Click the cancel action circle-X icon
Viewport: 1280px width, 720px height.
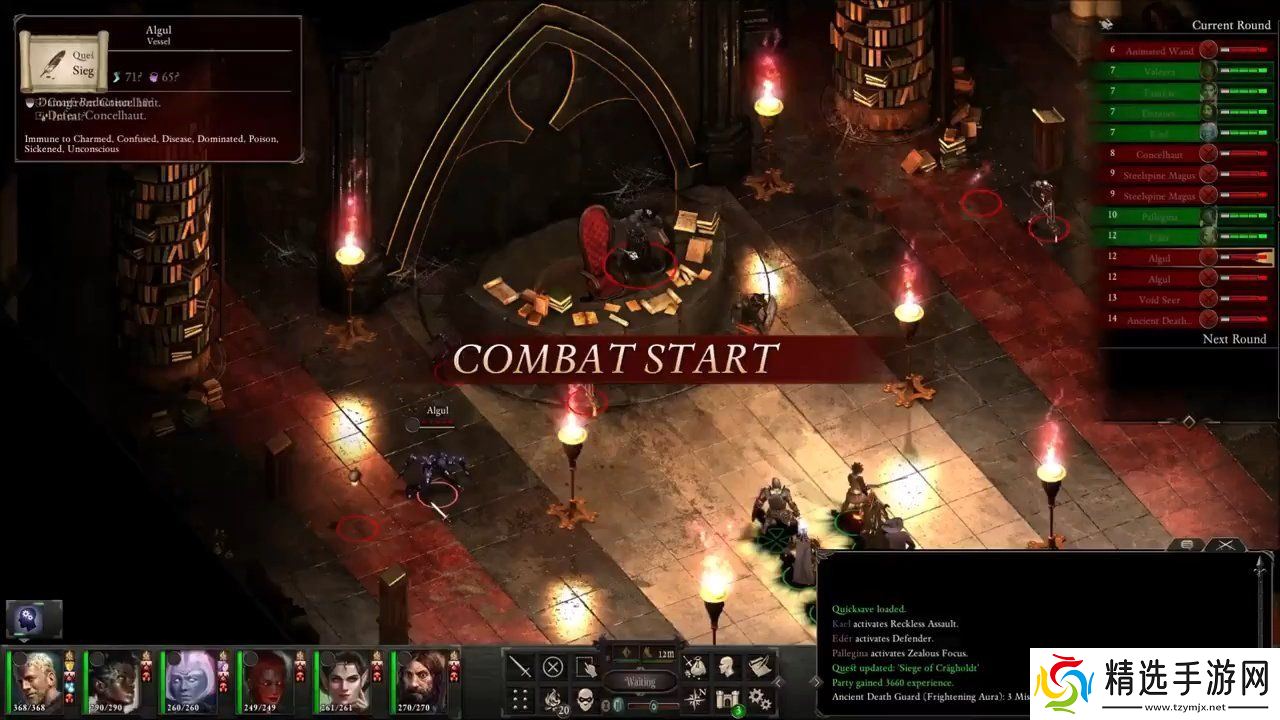click(552, 666)
